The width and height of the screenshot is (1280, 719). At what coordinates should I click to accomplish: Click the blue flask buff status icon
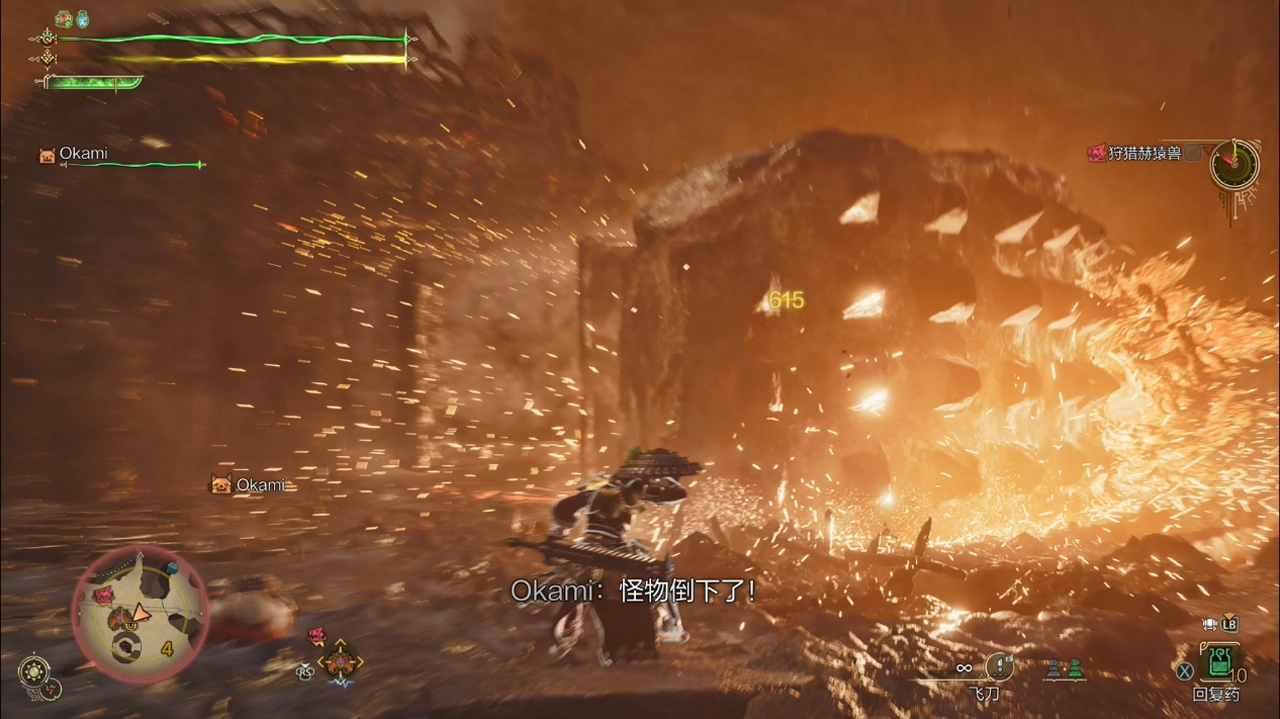[83, 18]
